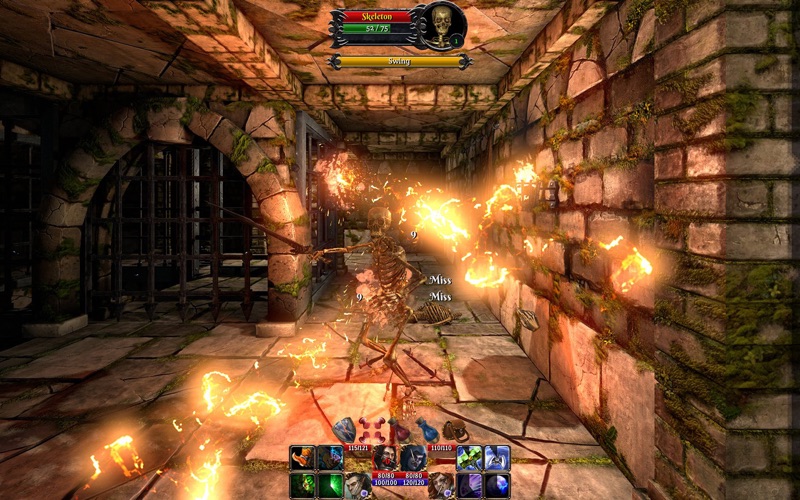Select the dark hooded hero portrait

[413, 456]
